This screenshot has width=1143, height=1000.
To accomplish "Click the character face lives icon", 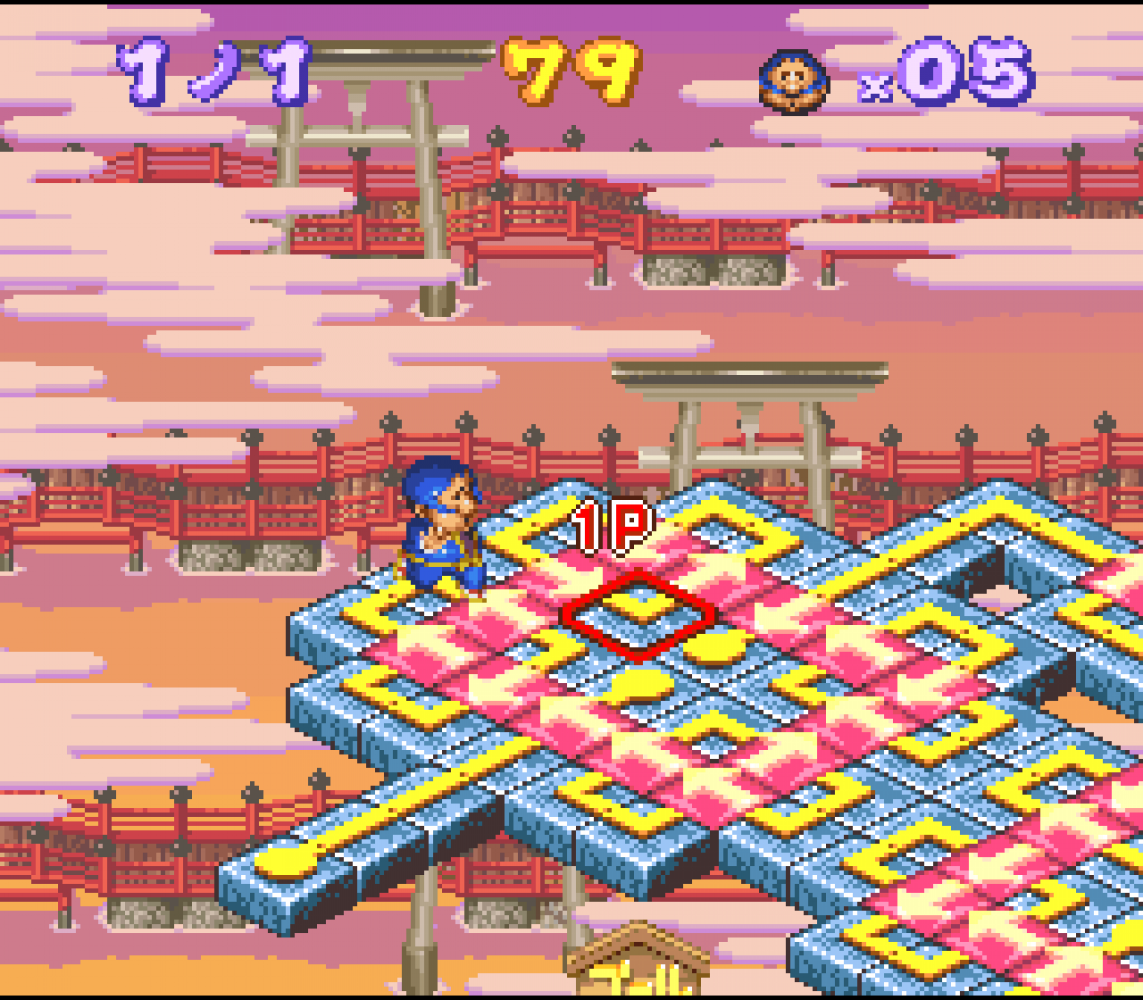I will (x=795, y=80).
